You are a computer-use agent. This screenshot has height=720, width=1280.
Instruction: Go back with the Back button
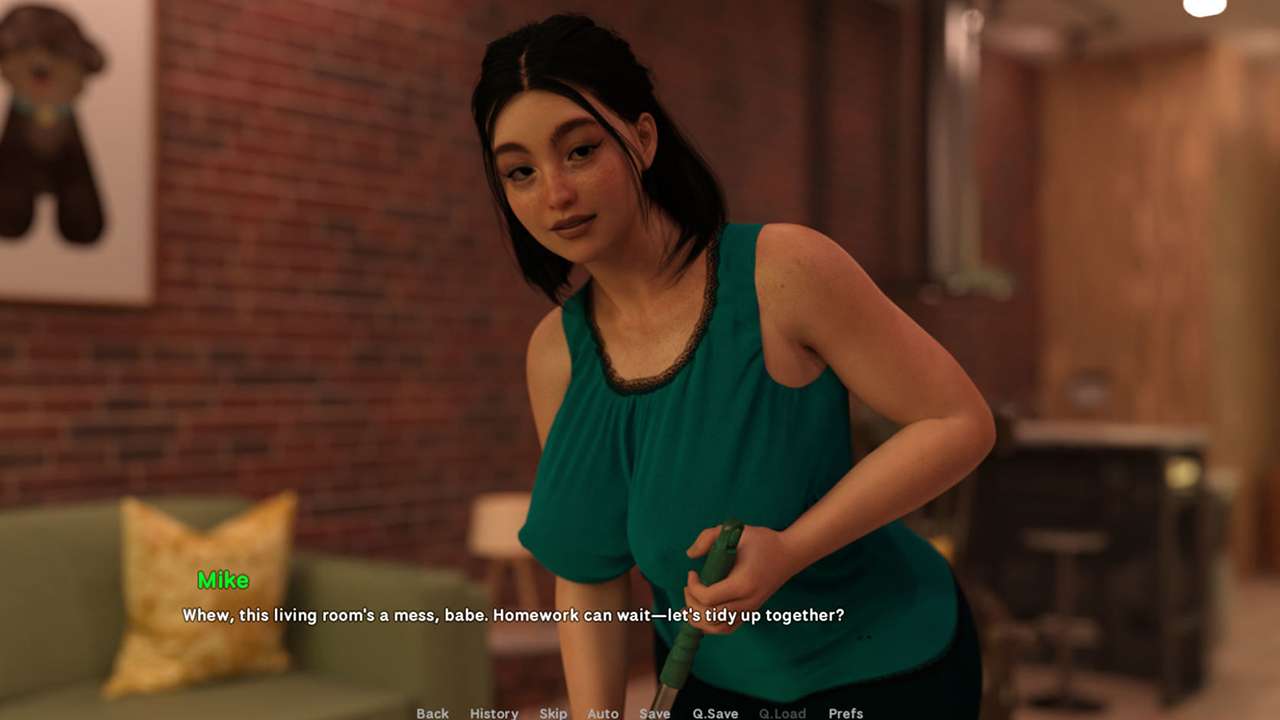[432, 713]
